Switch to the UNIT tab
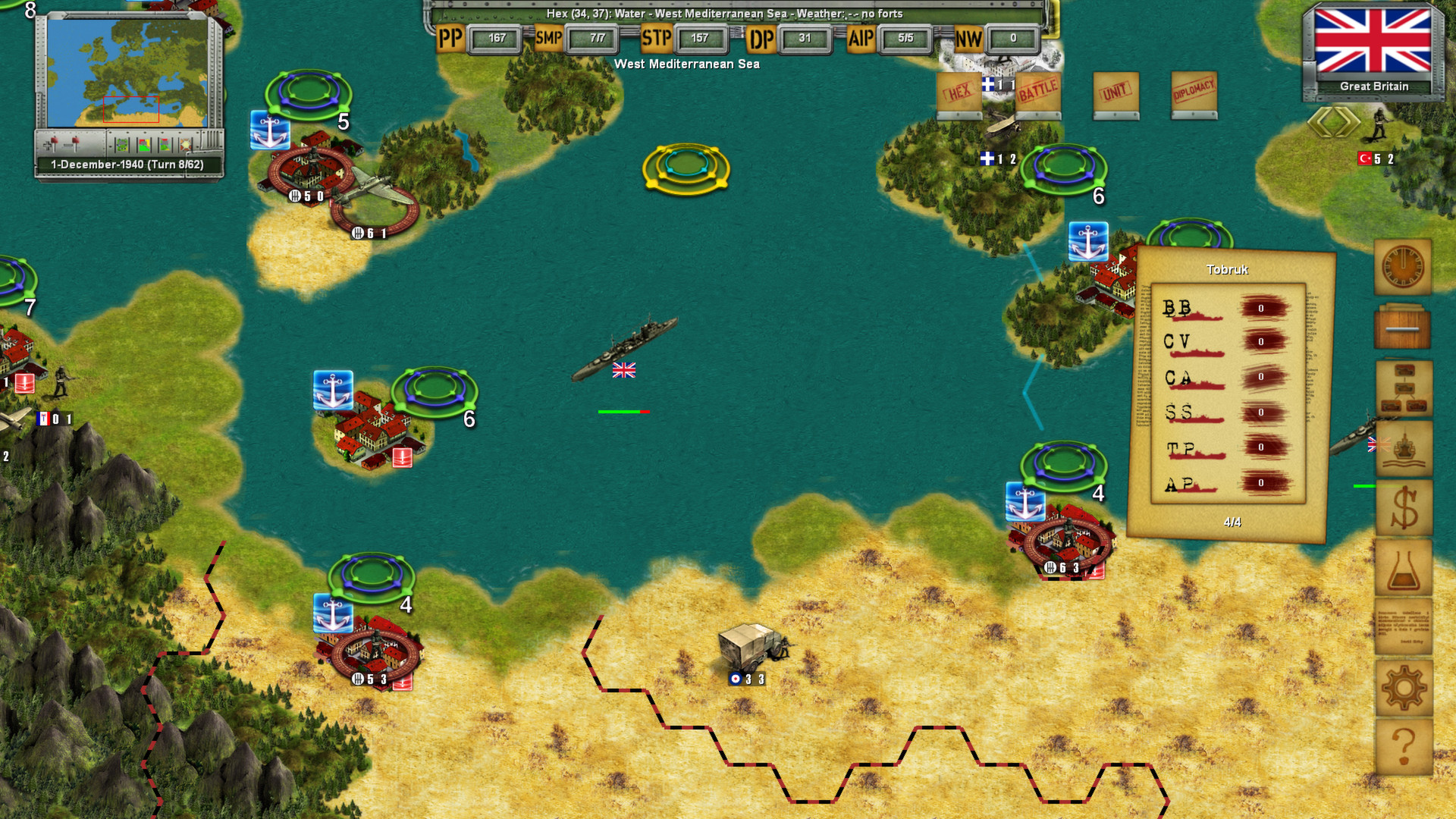The width and height of the screenshot is (1456, 819). point(1115,93)
